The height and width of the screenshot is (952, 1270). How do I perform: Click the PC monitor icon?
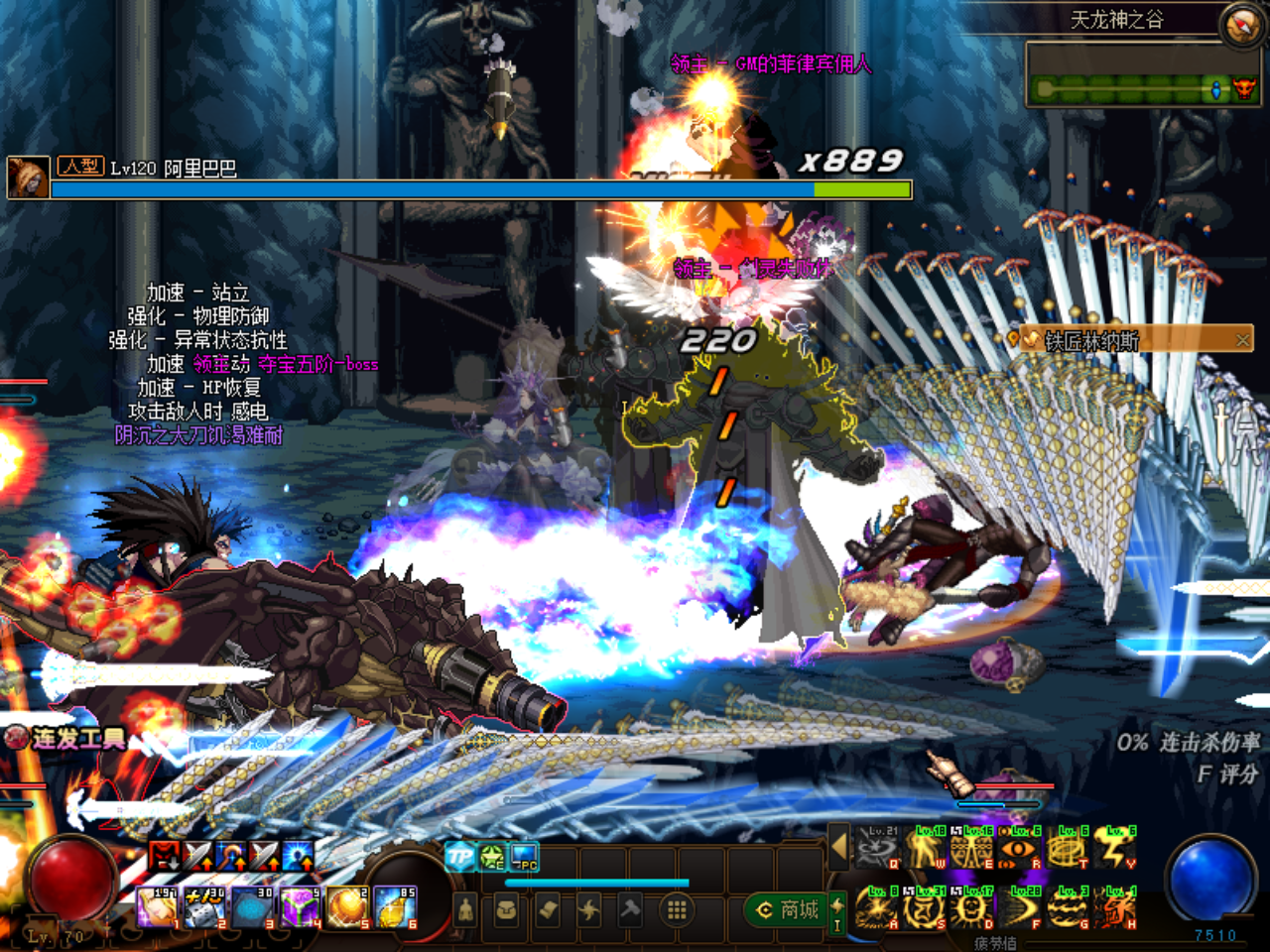coord(524,857)
